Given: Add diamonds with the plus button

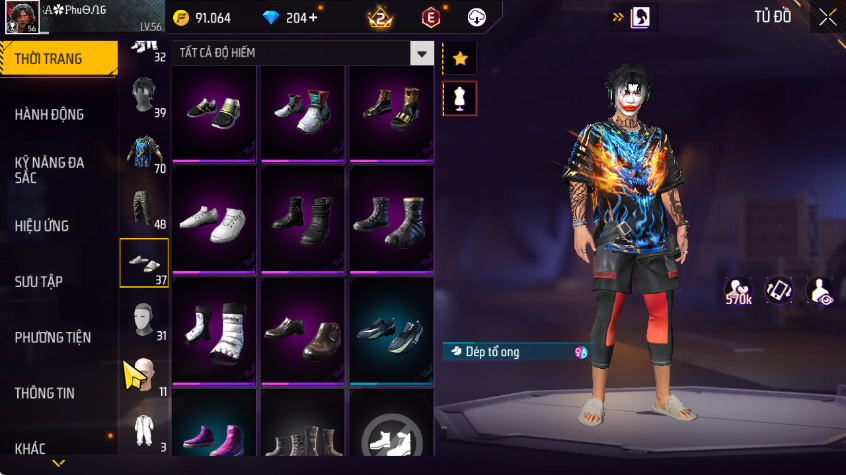Looking at the screenshot, I should pos(314,18).
